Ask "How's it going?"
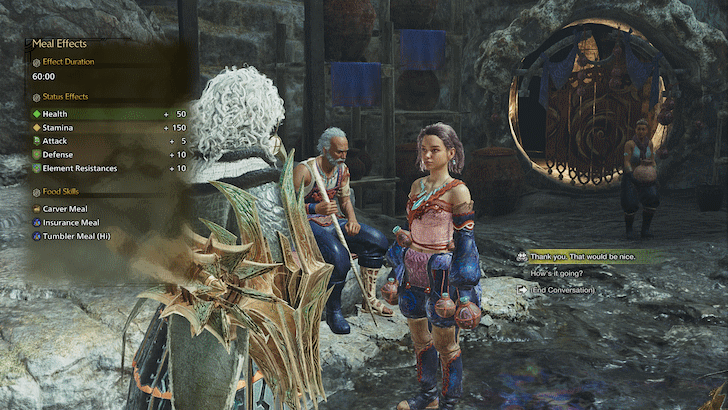Image resolution: width=728 pixels, height=410 pixels. point(560,273)
